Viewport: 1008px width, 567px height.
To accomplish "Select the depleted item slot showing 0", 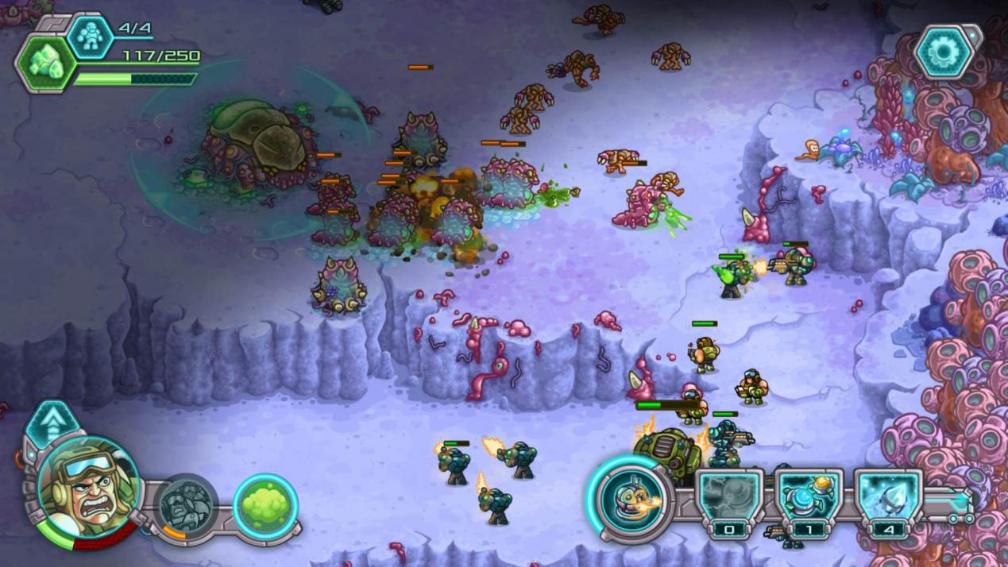I will [730, 498].
